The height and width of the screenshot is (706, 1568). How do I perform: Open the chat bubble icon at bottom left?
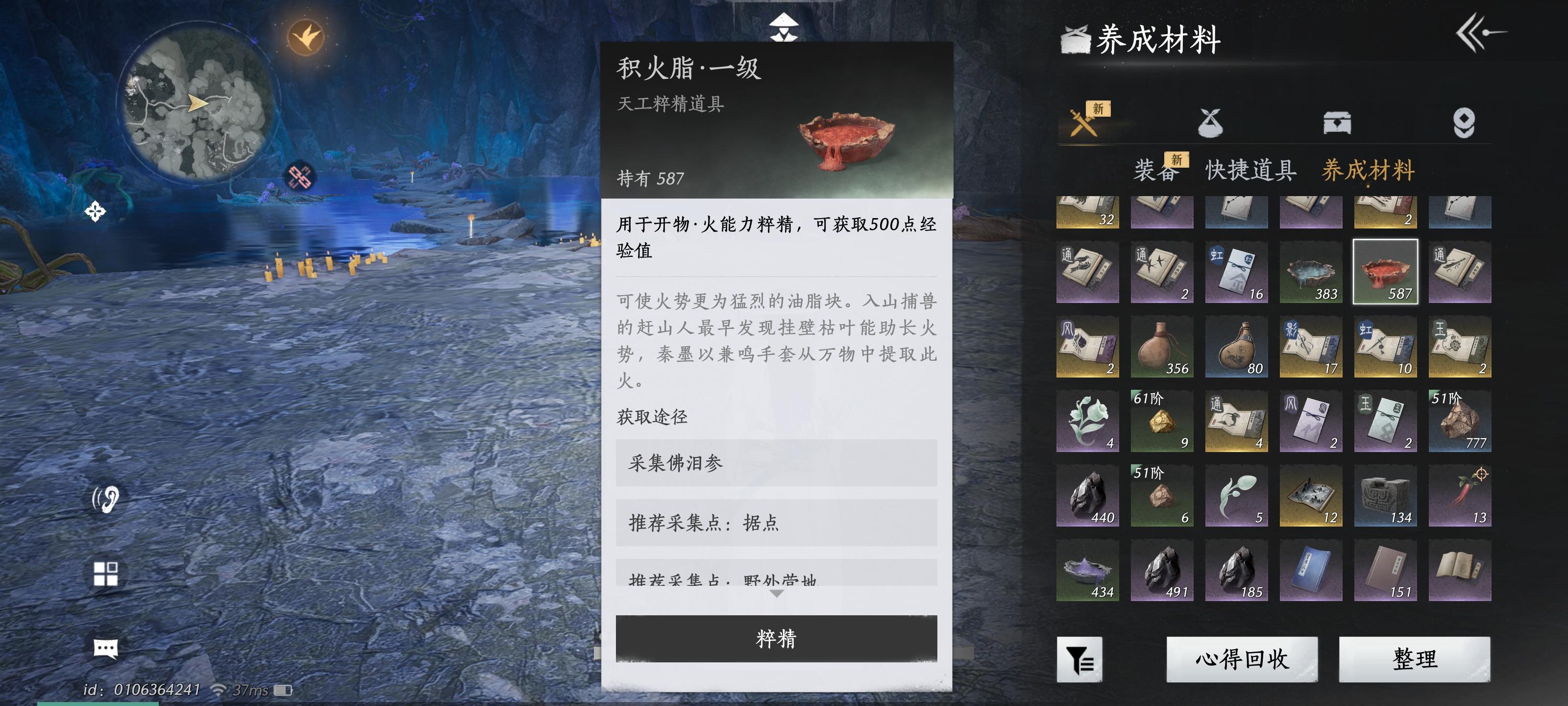(x=105, y=648)
